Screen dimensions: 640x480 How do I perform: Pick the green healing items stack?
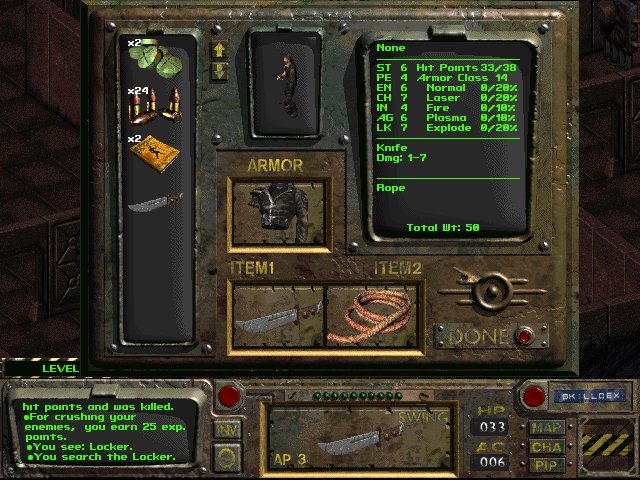[x=152, y=55]
